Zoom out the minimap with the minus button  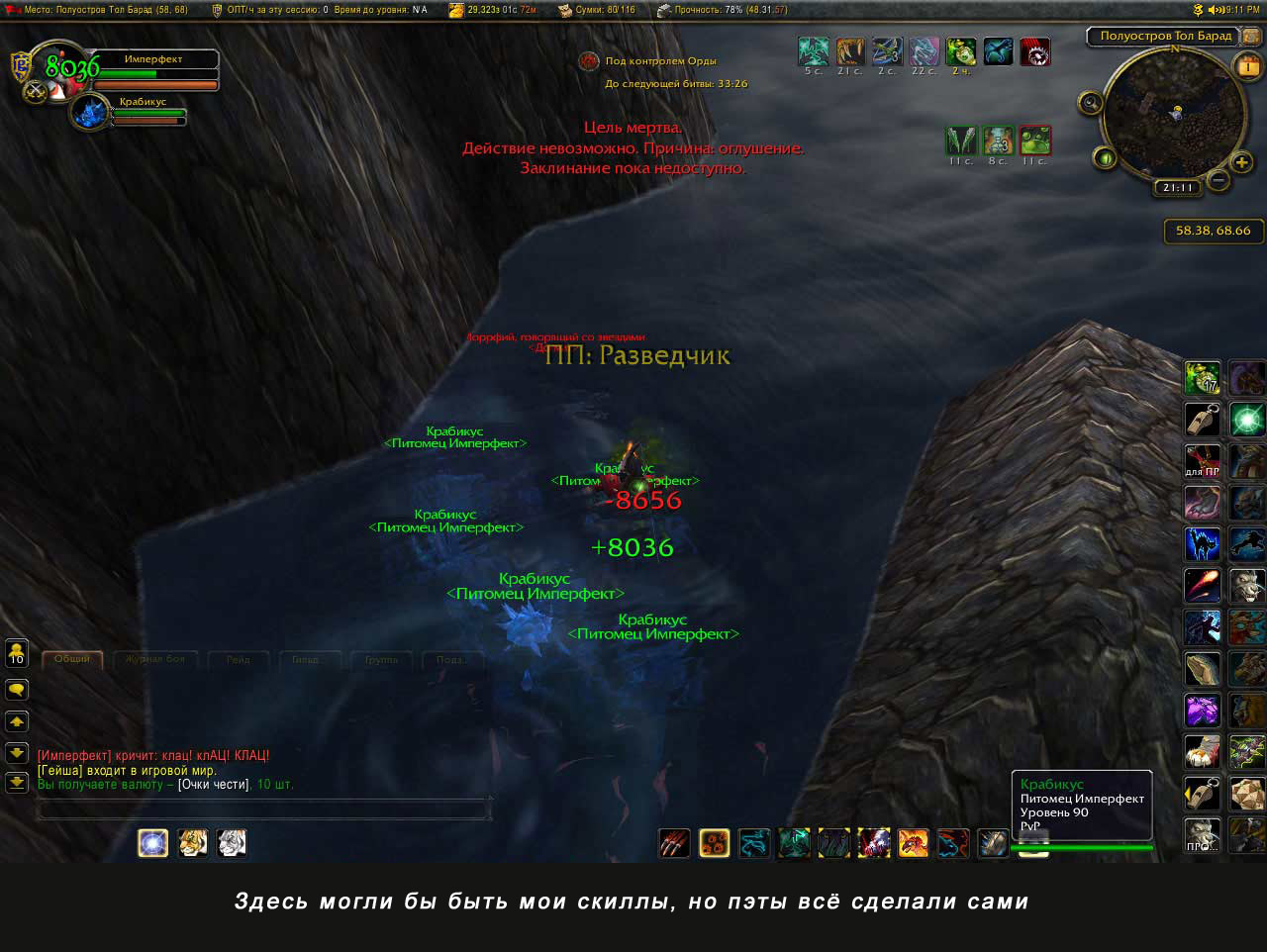click(x=1219, y=180)
